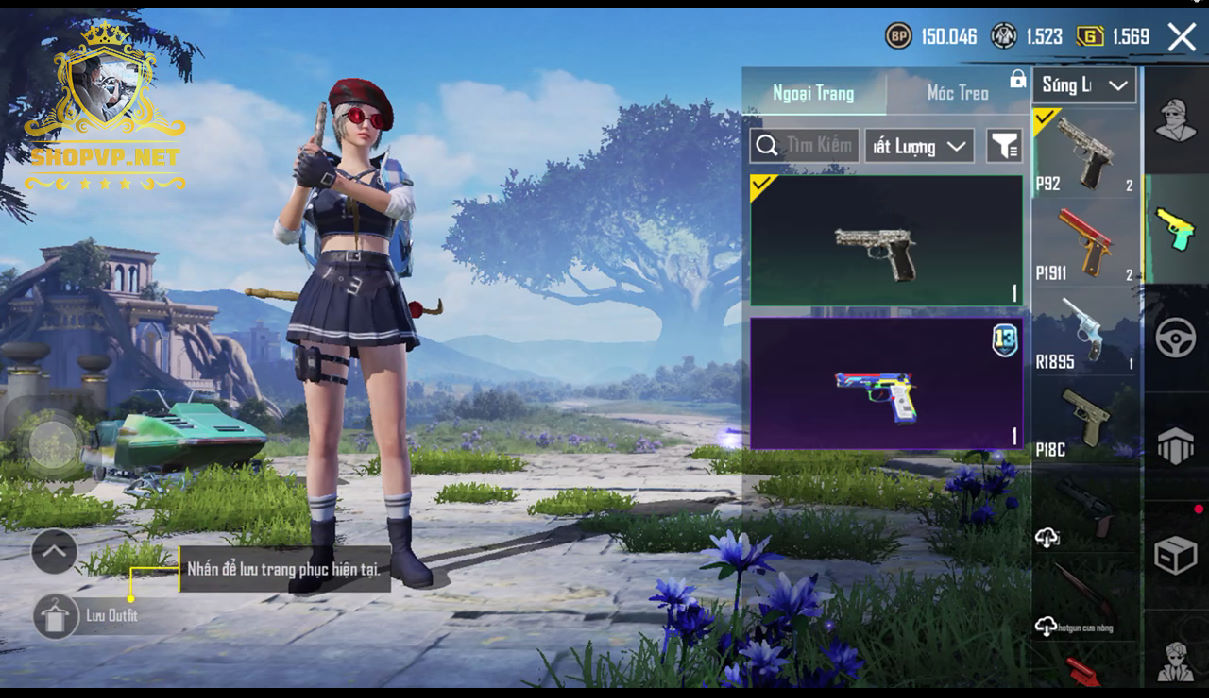Select the P92 weapon entry

pyautogui.click(x=1085, y=153)
